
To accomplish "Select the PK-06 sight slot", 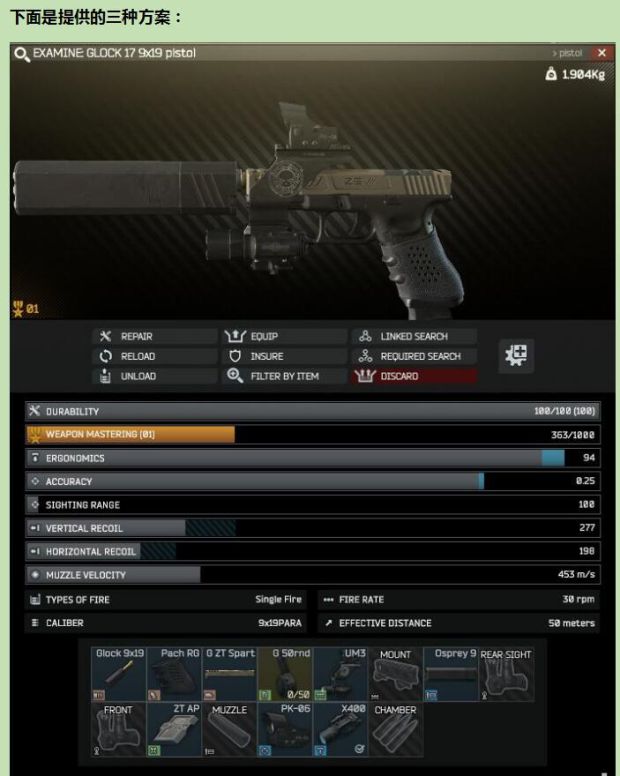I will (285, 729).
